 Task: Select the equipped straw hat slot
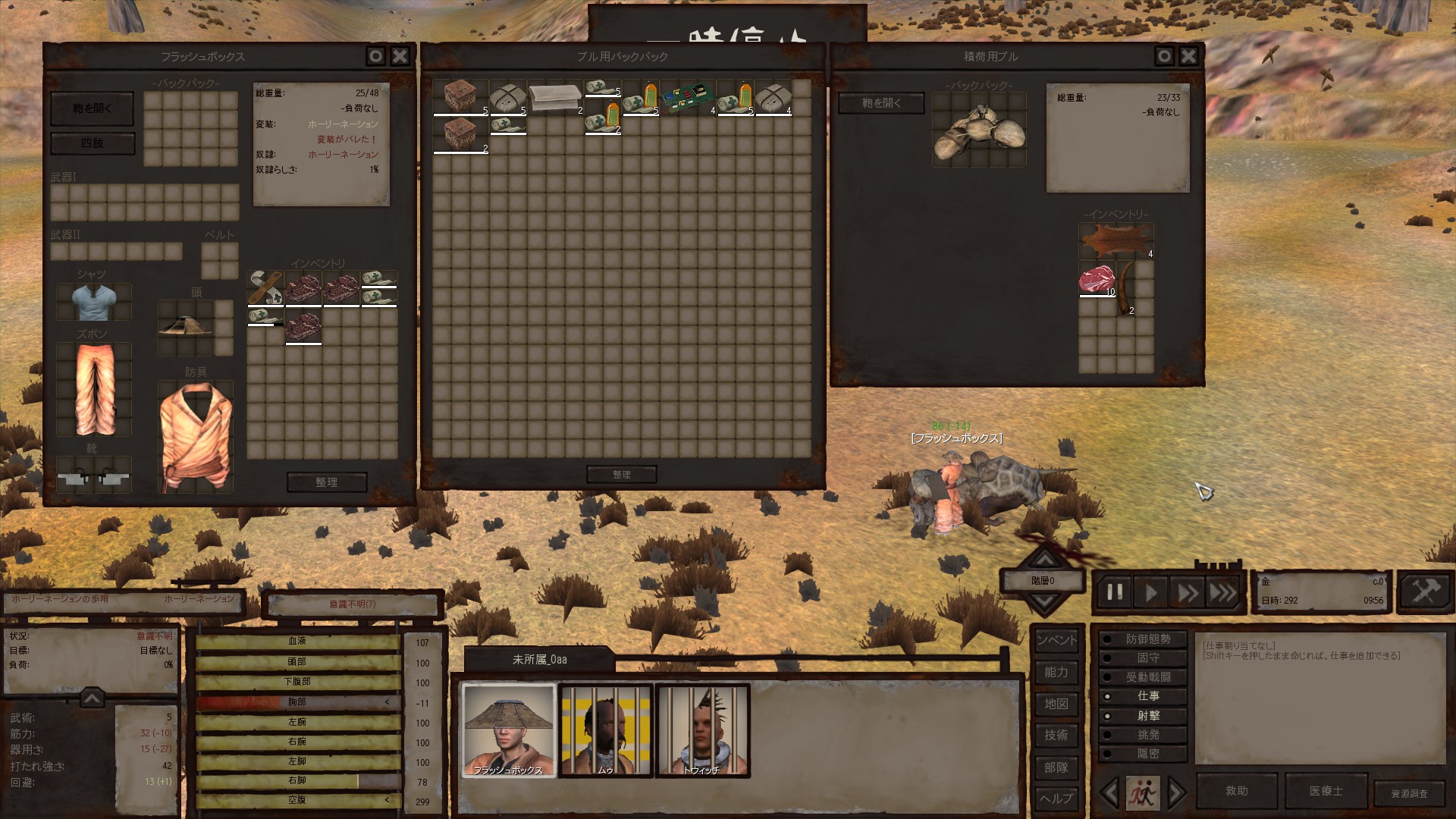186,326
